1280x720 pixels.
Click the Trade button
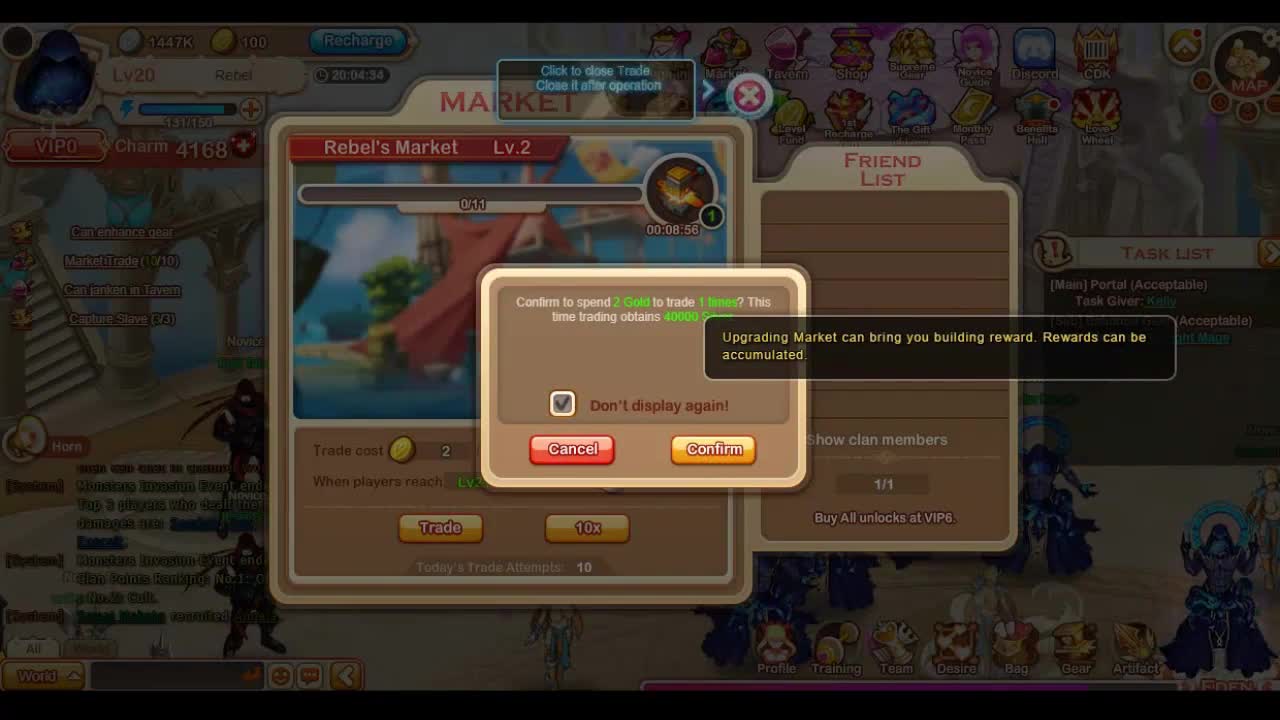[x=440, y=527]
